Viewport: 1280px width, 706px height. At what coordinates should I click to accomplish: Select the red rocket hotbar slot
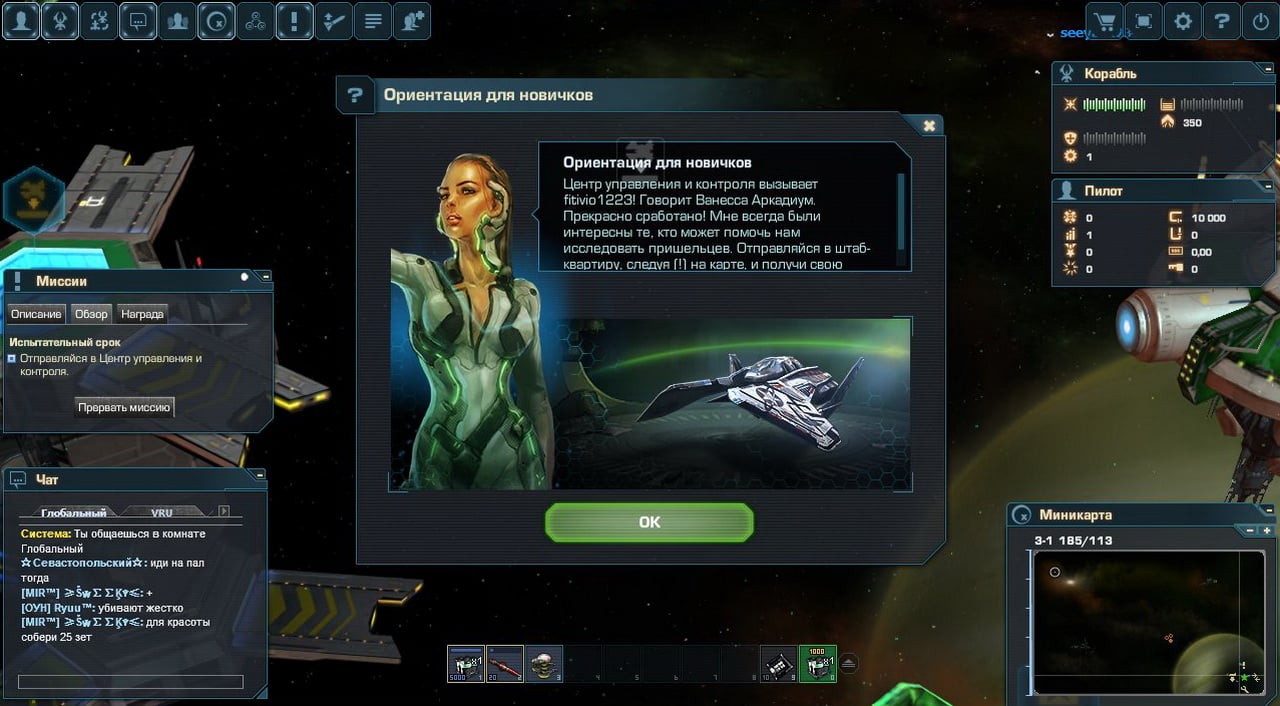[x=505, y=664]
